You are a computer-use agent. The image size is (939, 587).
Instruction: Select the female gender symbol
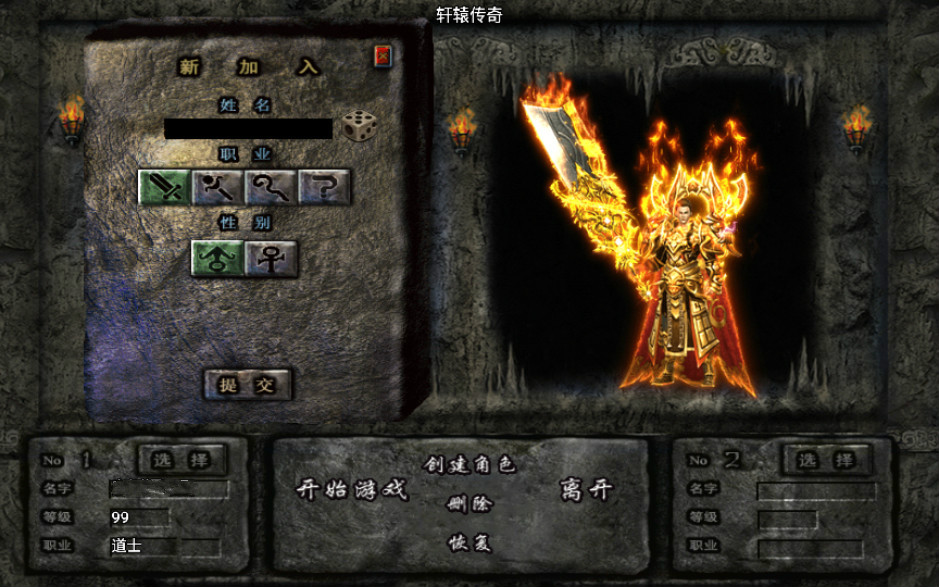coord(271,258)
